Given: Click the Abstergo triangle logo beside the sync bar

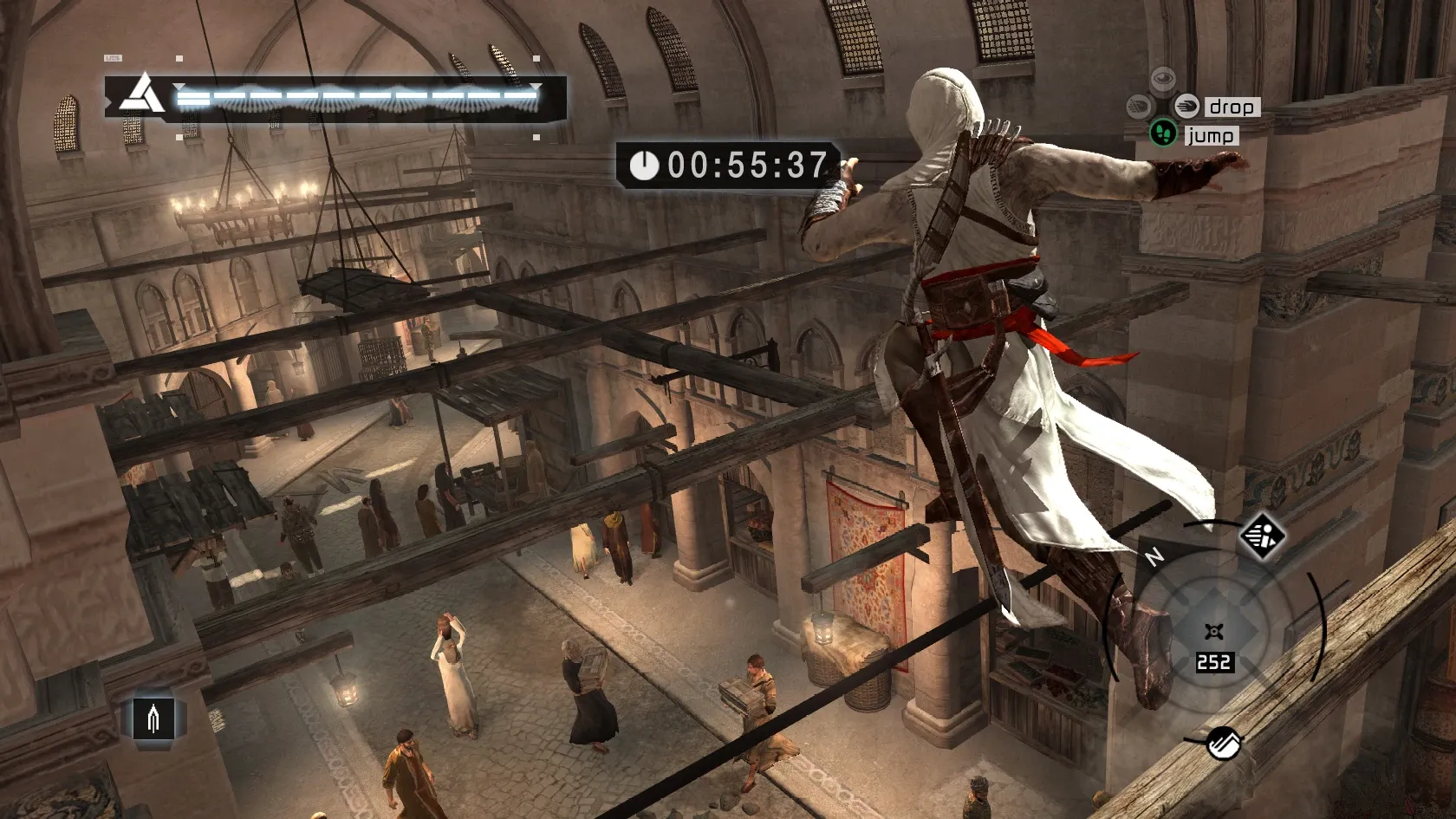Looking at the screenshot, I should click(x=140, y=95).
